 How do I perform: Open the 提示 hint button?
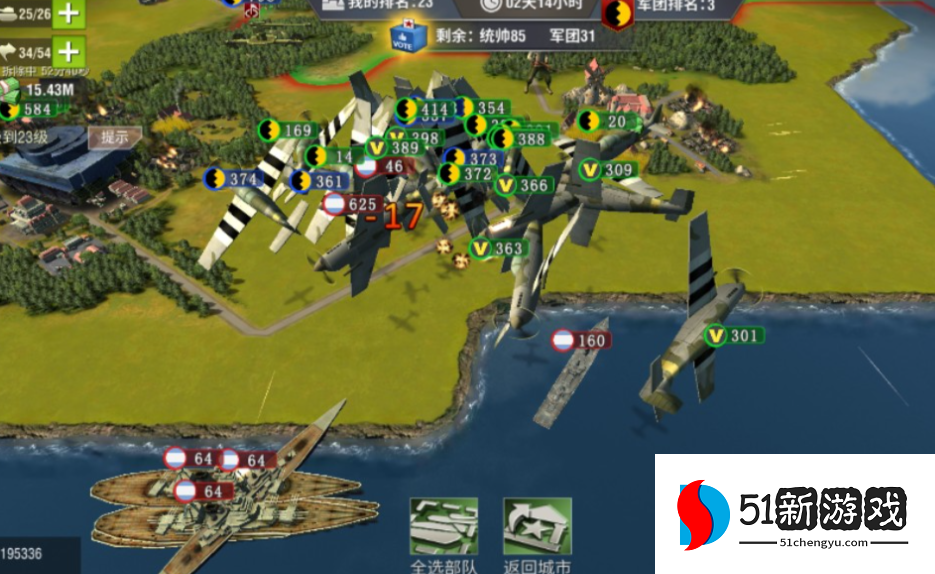[x=114, y=138]
